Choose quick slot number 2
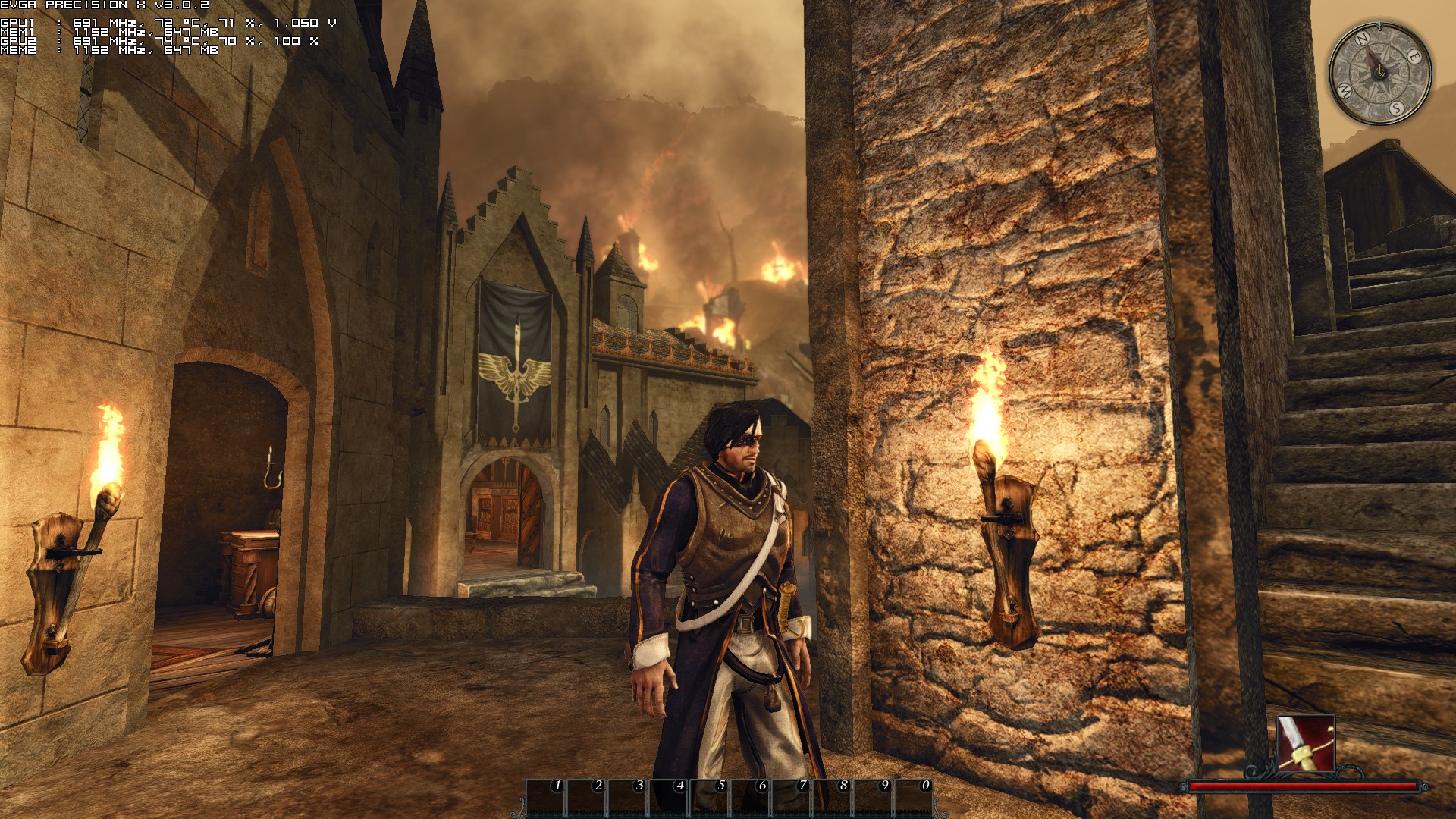 (587, 799)
